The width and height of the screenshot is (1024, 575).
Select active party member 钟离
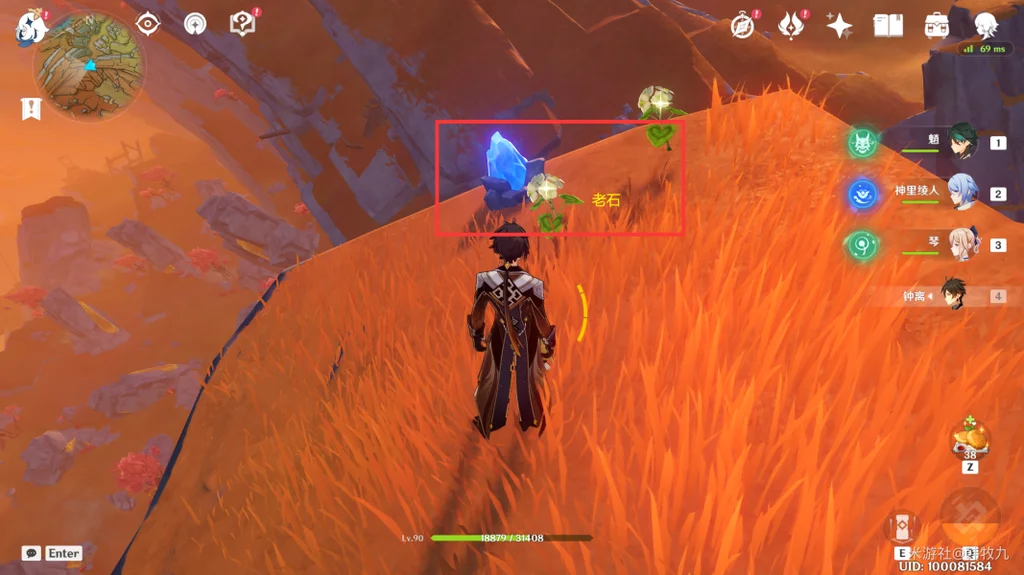tap(952, 296)
